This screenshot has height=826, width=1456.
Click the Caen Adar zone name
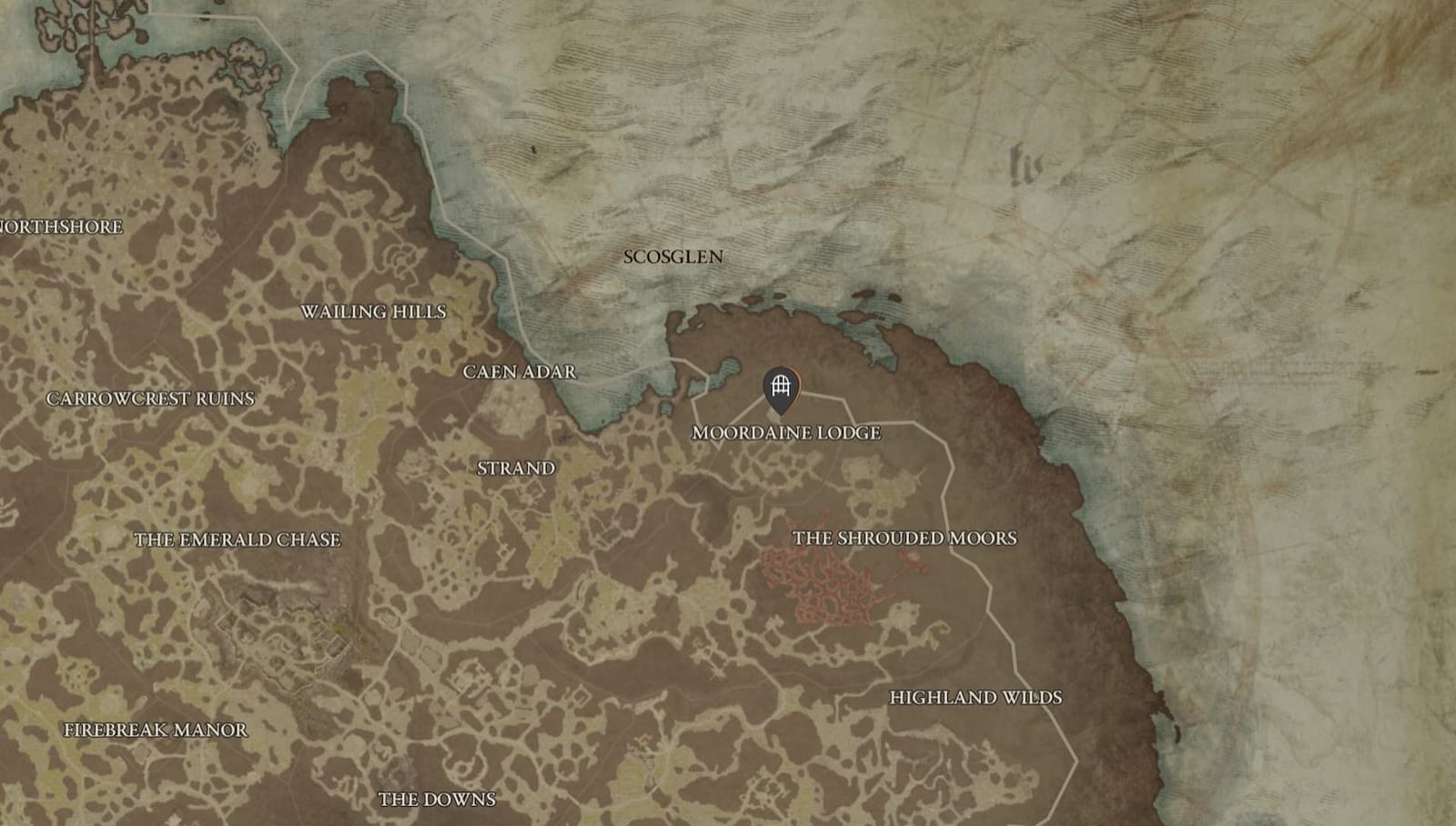[520, 371]
